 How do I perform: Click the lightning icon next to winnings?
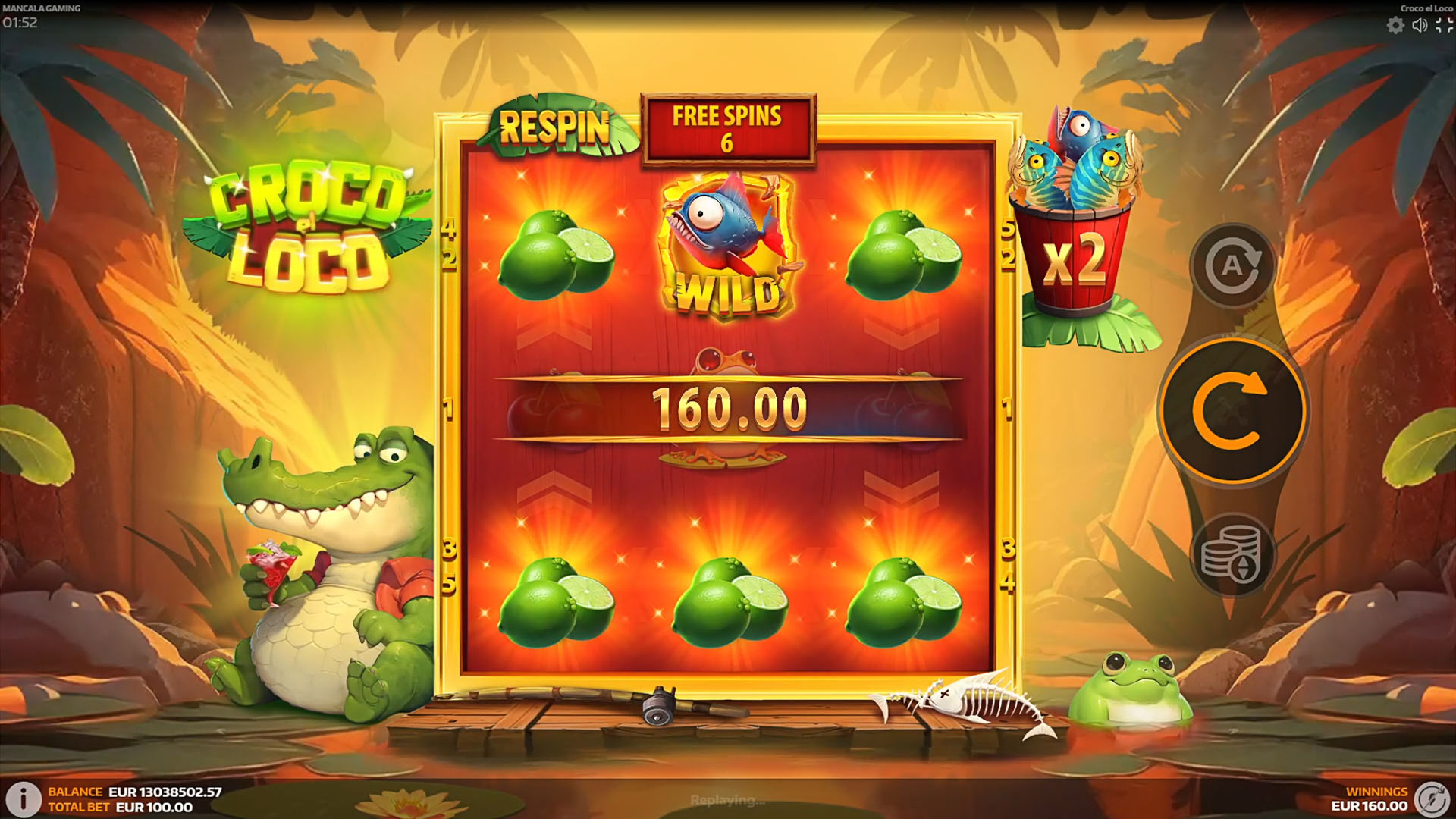[1436, 799]
